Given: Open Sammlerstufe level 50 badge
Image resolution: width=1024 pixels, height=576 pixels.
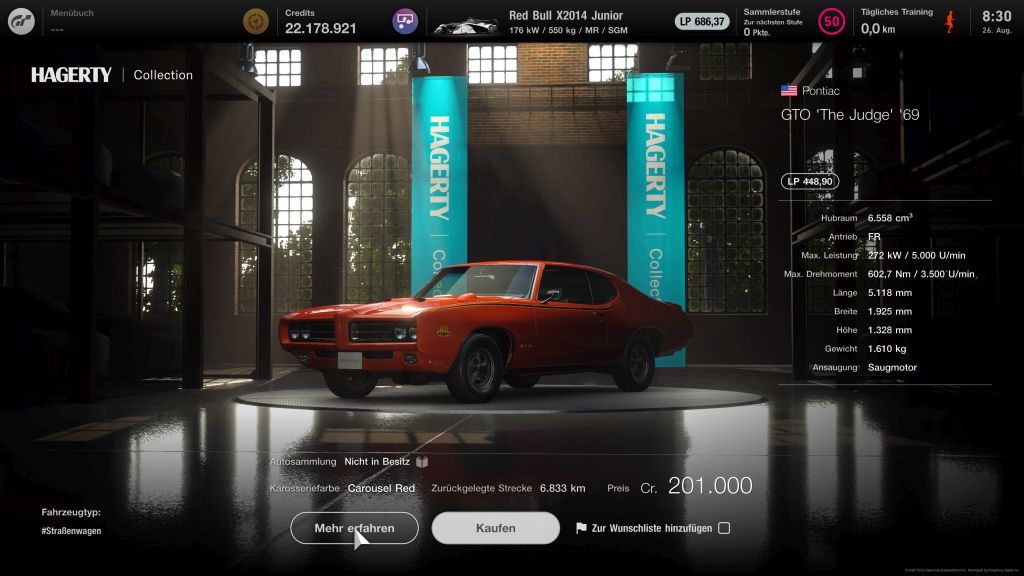Looking at the screenshot, I should pos(831,21).
